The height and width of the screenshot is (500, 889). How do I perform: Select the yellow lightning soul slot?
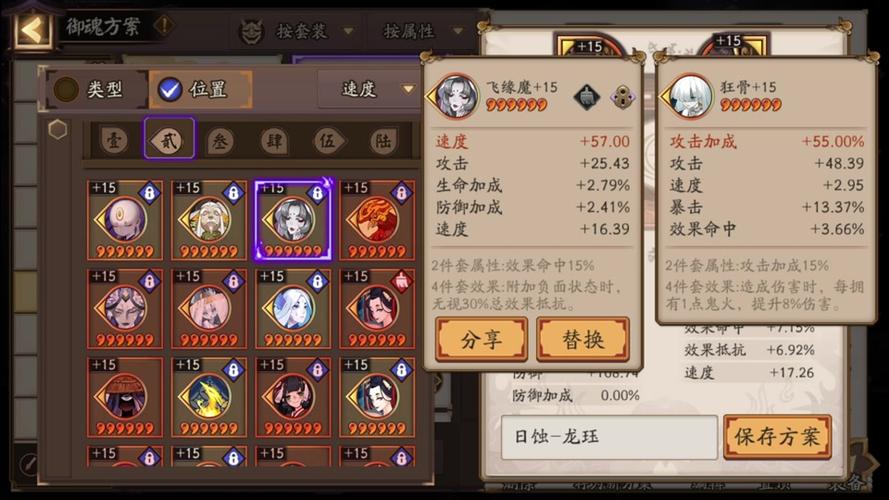(209, 397)
